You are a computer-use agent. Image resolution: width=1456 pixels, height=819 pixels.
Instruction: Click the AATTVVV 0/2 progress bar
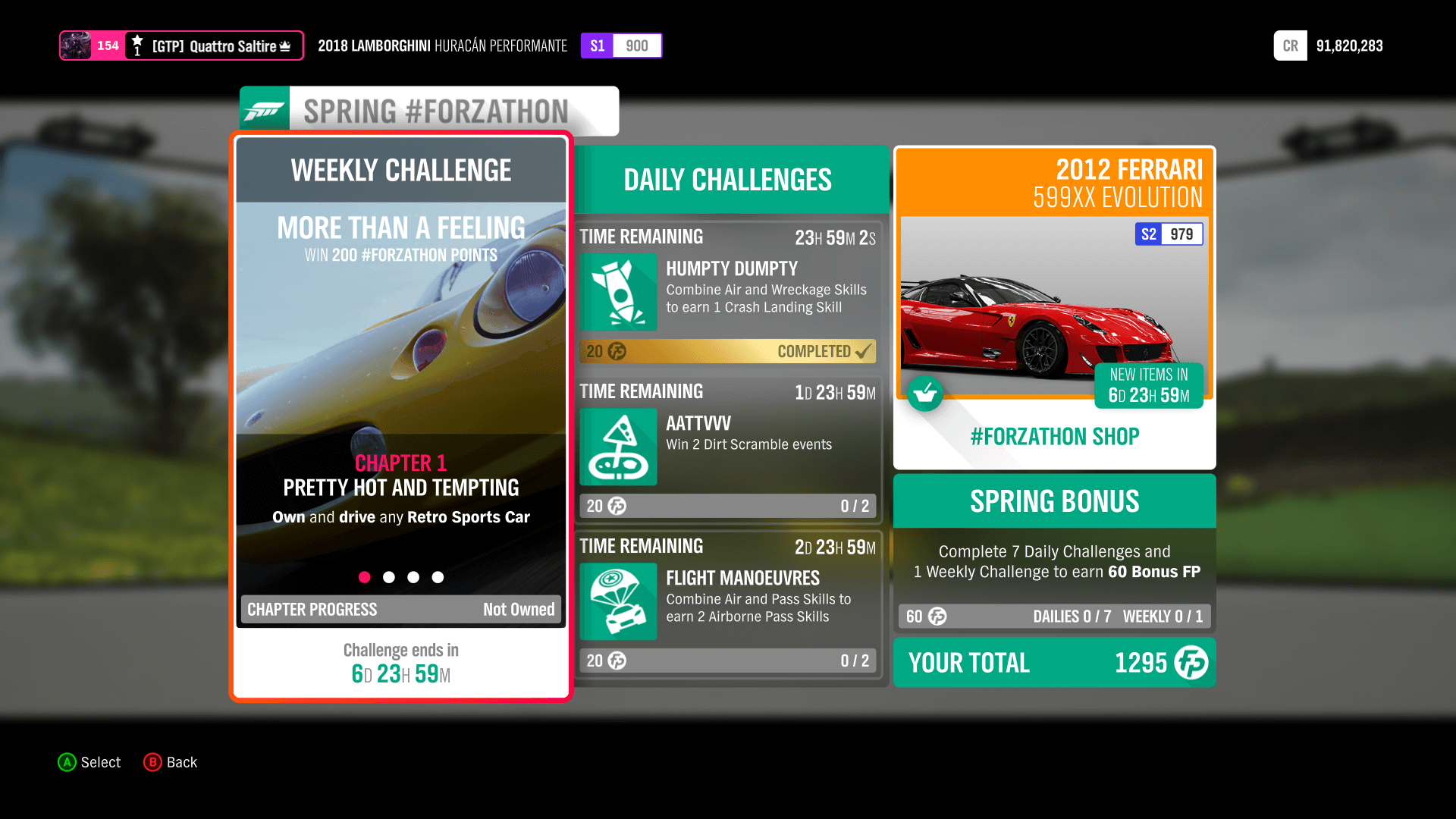[727, 506]
